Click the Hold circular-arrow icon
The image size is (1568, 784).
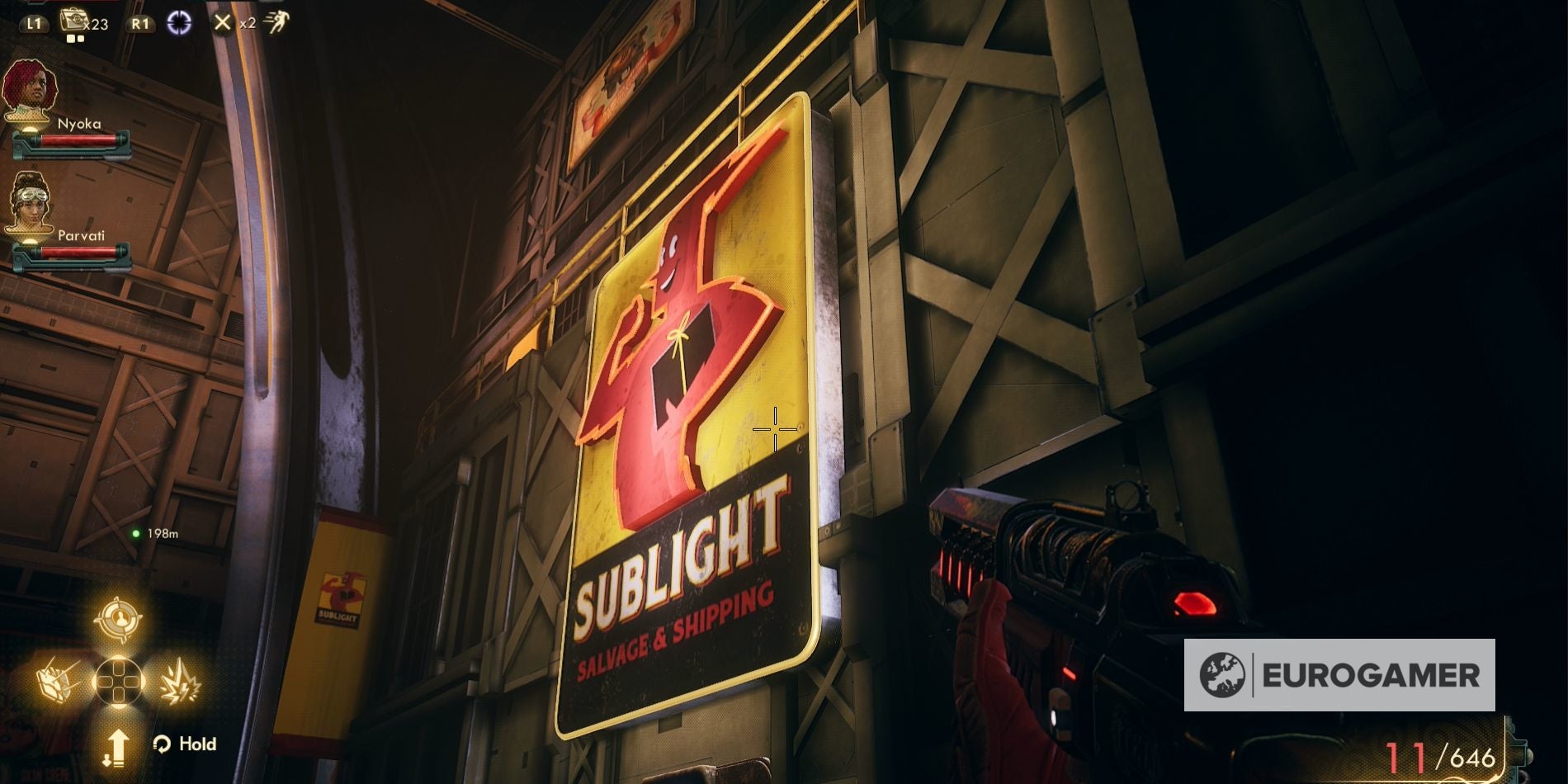(x=162, y=743)
